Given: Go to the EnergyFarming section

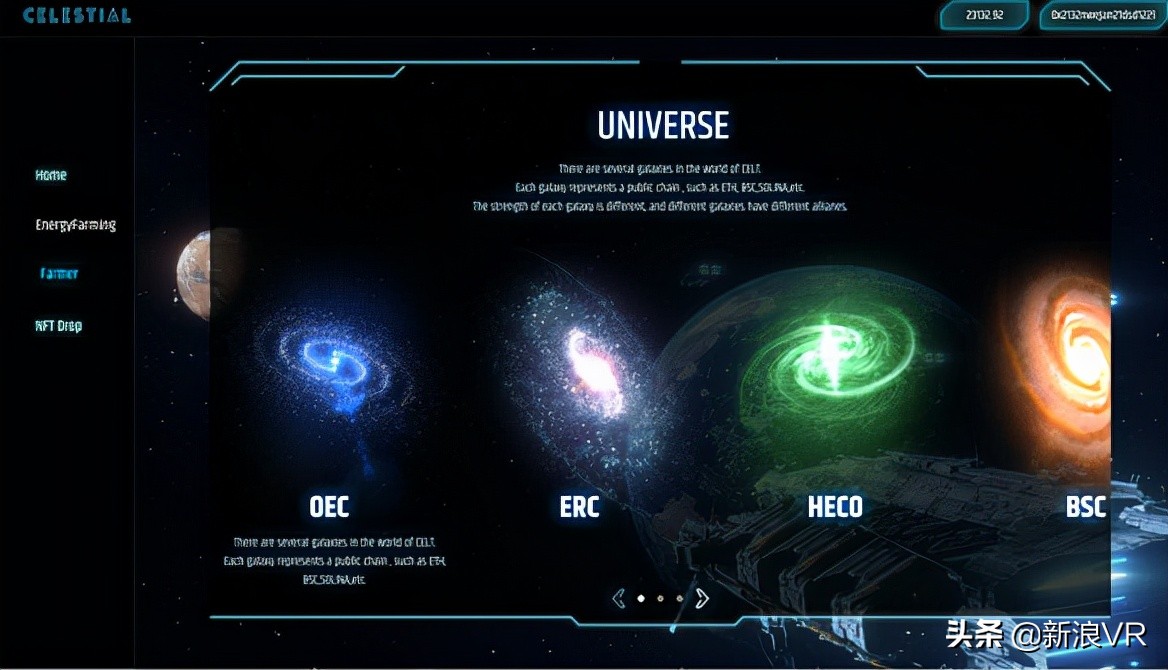Looking at the screenshot, I should pos(76,225).
